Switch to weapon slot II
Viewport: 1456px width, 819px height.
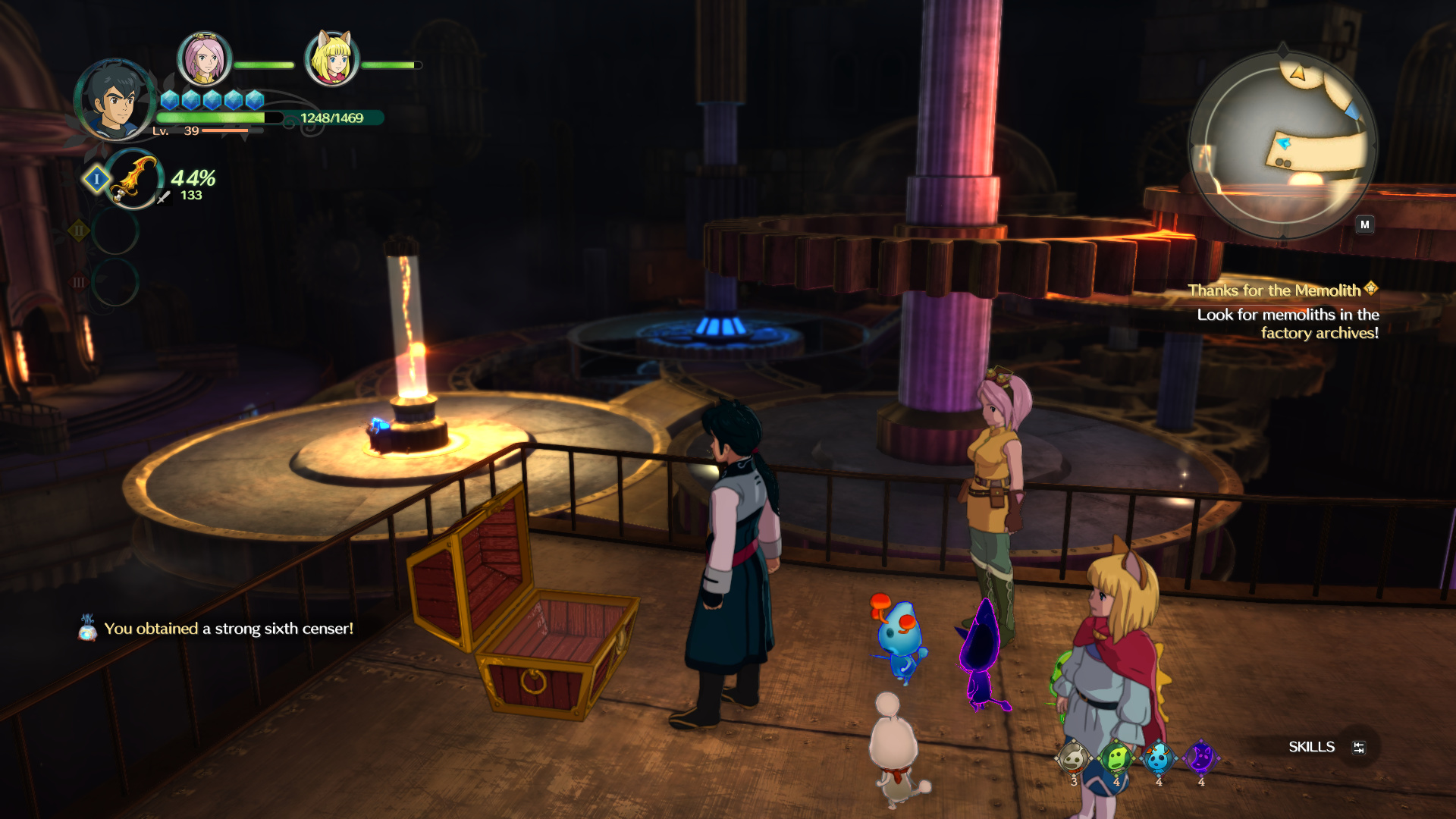(x=115, y=231)
